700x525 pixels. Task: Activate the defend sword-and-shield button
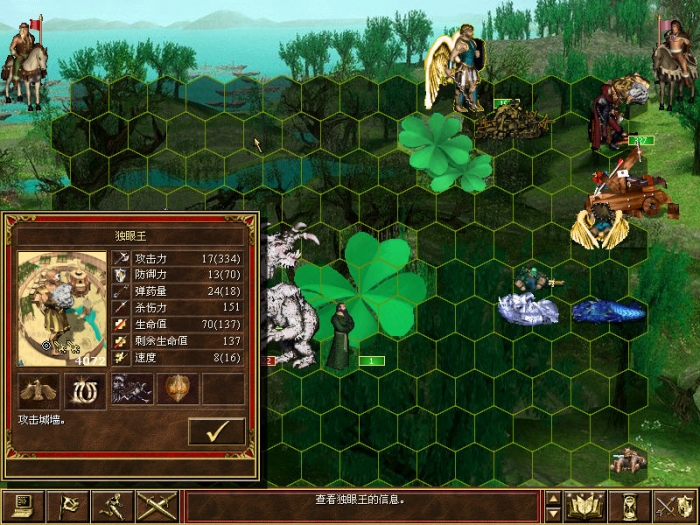(x=675, y=507)
